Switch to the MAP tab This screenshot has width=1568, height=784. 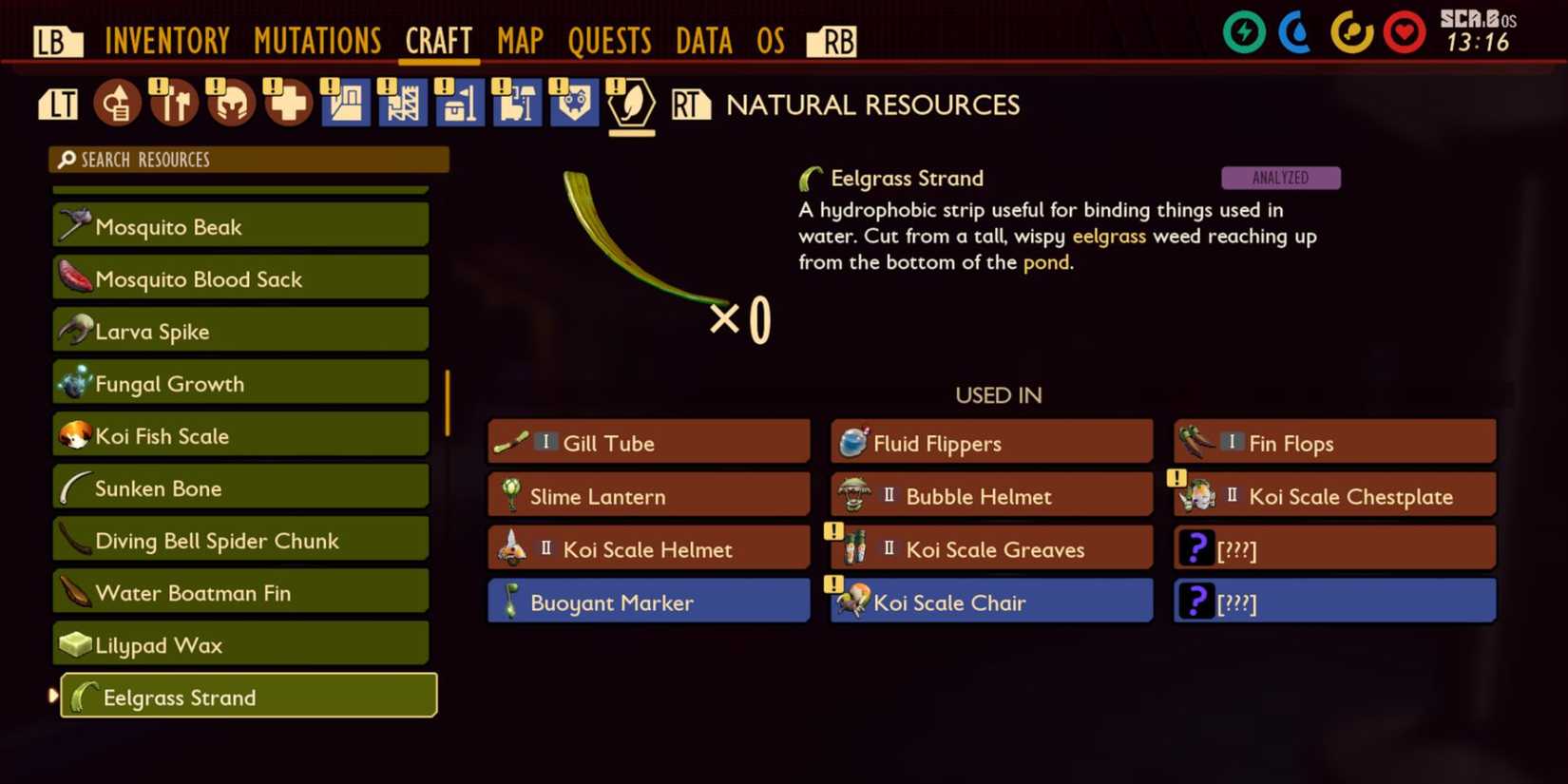point(520,40)
